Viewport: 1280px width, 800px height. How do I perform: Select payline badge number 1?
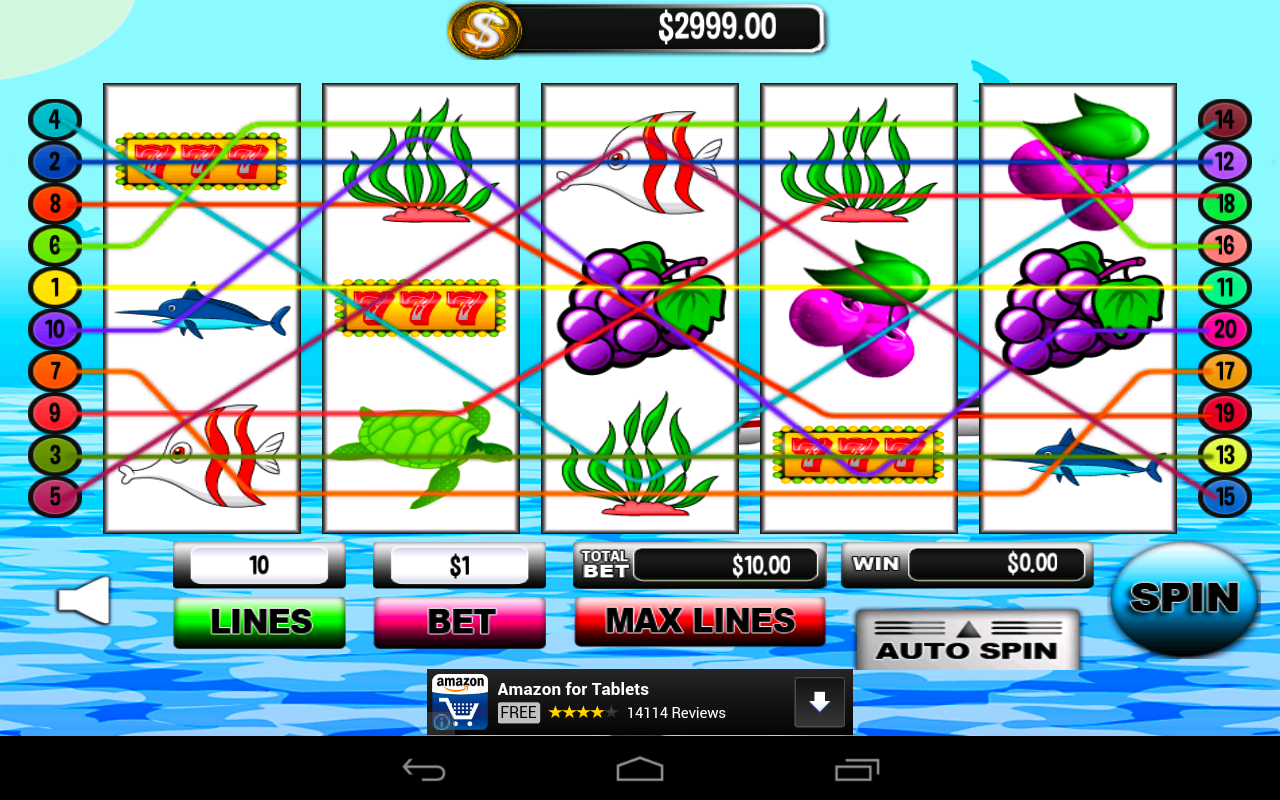pyautogui.click(x=55, y=287)
